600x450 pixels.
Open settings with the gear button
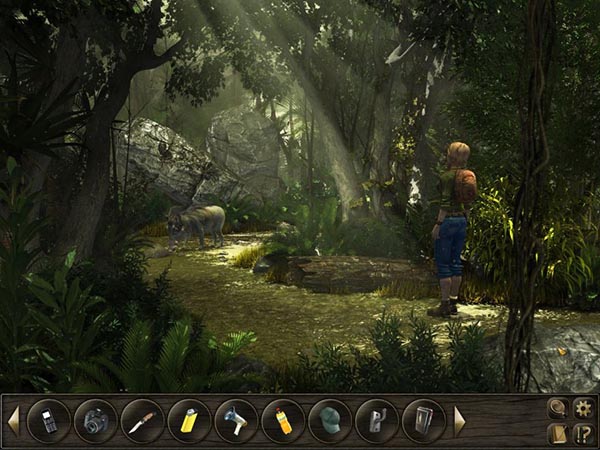click(583, 408)
